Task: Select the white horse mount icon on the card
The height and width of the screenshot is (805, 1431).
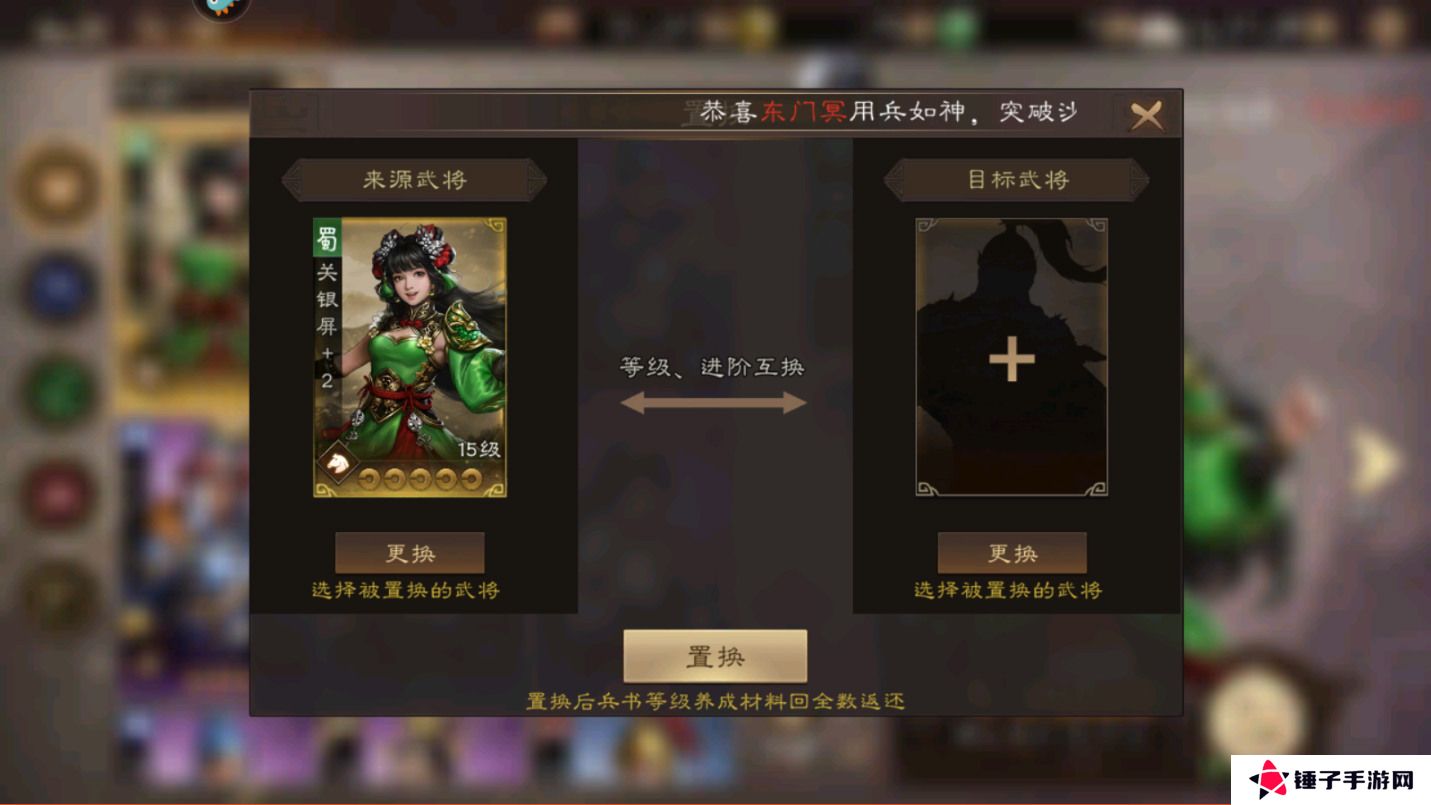Action: point(338,462)
